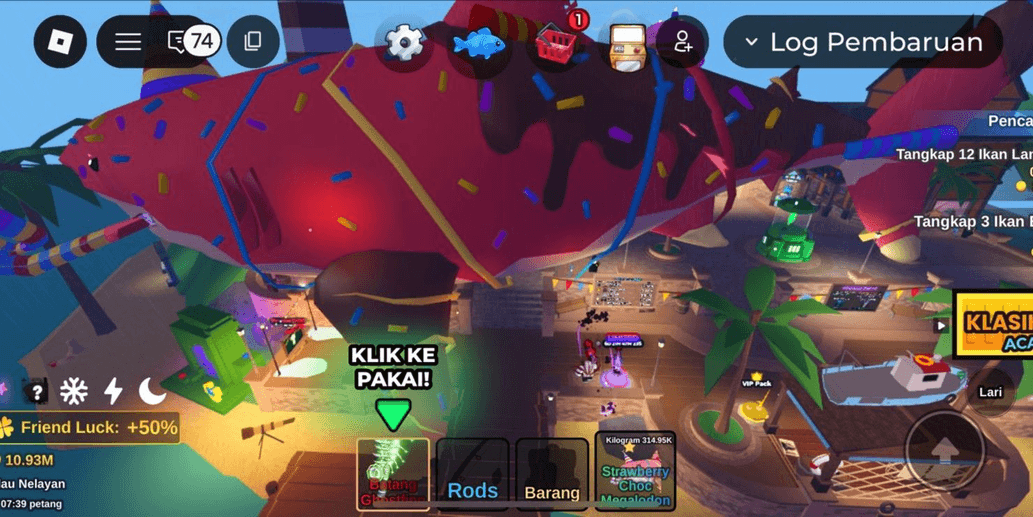The width and height of the screenshot is (1033, 517).
Task: Click the overlapping pages icon
Action: pos(253,42)
